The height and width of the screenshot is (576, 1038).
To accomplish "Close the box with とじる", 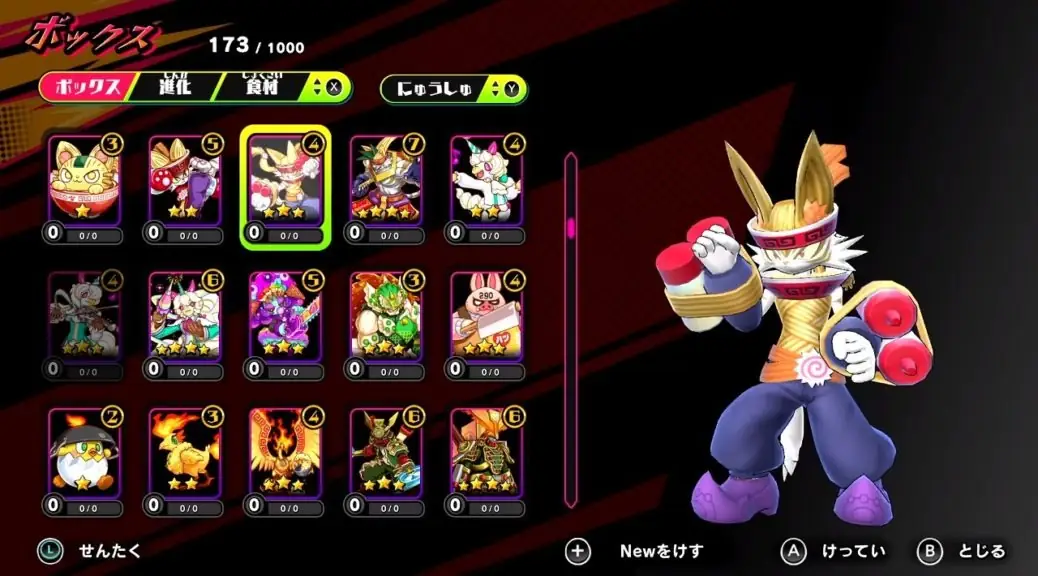I will point(962,551).
